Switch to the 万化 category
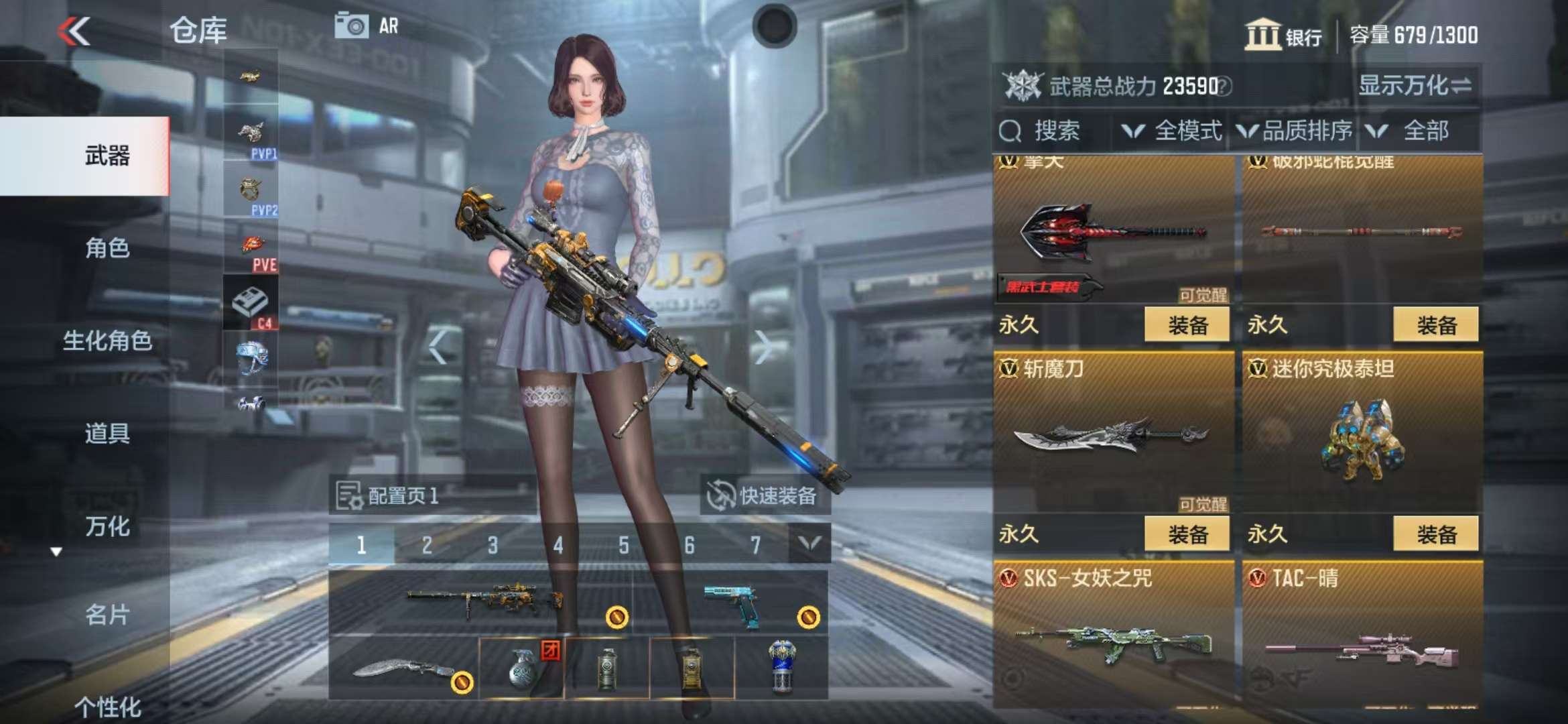This screenshot has height=724, width=1568. [107, 526]
